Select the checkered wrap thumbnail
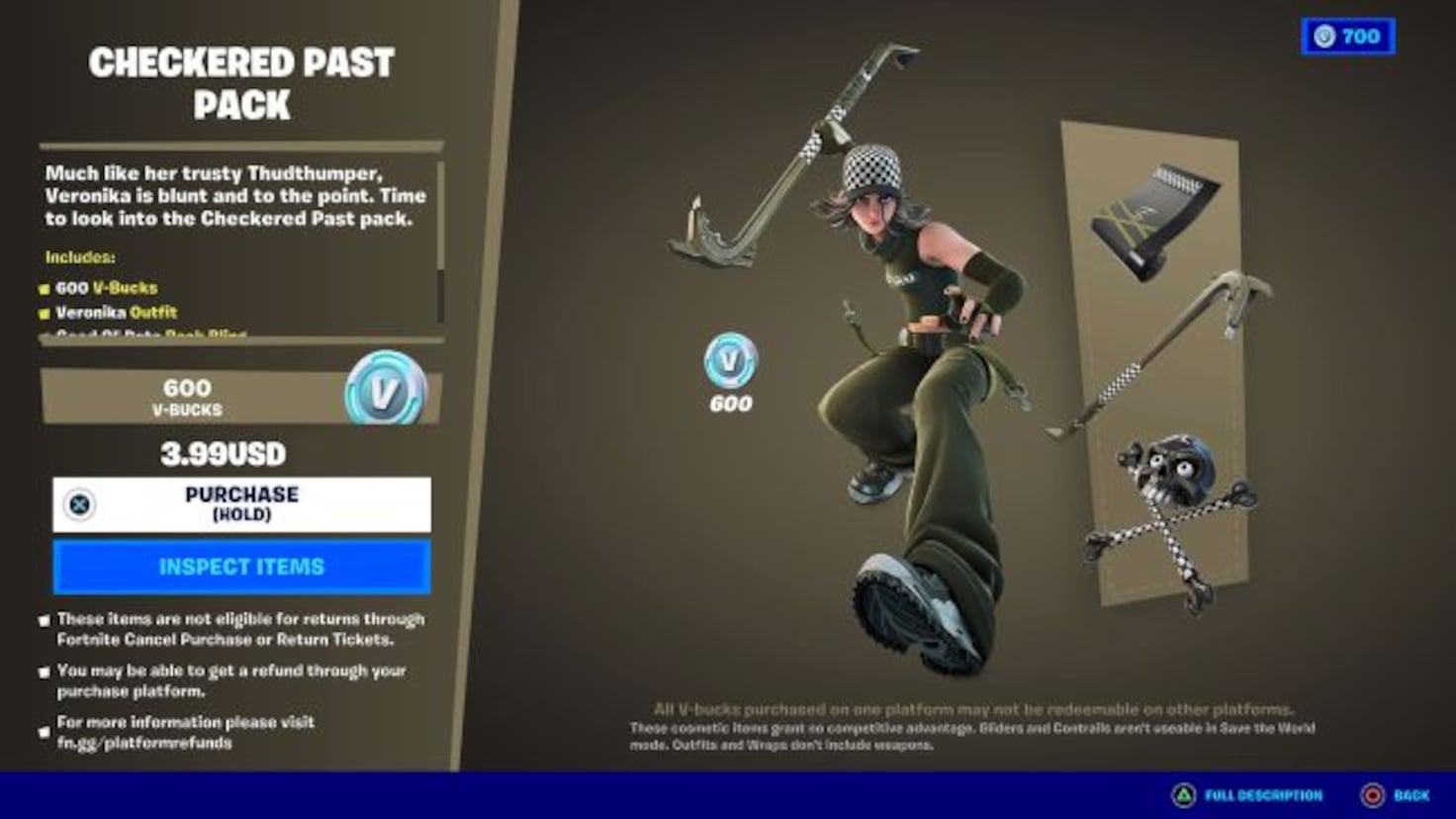Viewport: 1456px width, 819px height. (1155, 213)
